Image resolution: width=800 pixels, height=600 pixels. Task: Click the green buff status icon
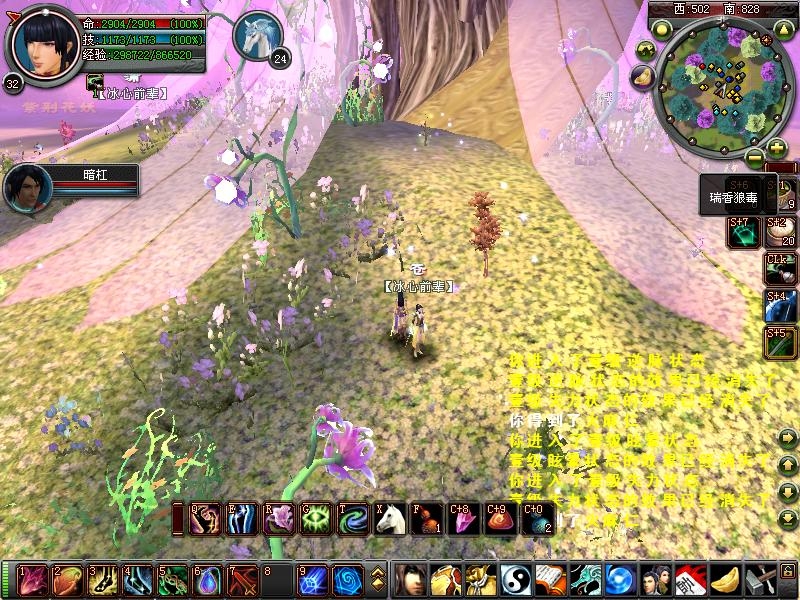click(x=97, y=83)
